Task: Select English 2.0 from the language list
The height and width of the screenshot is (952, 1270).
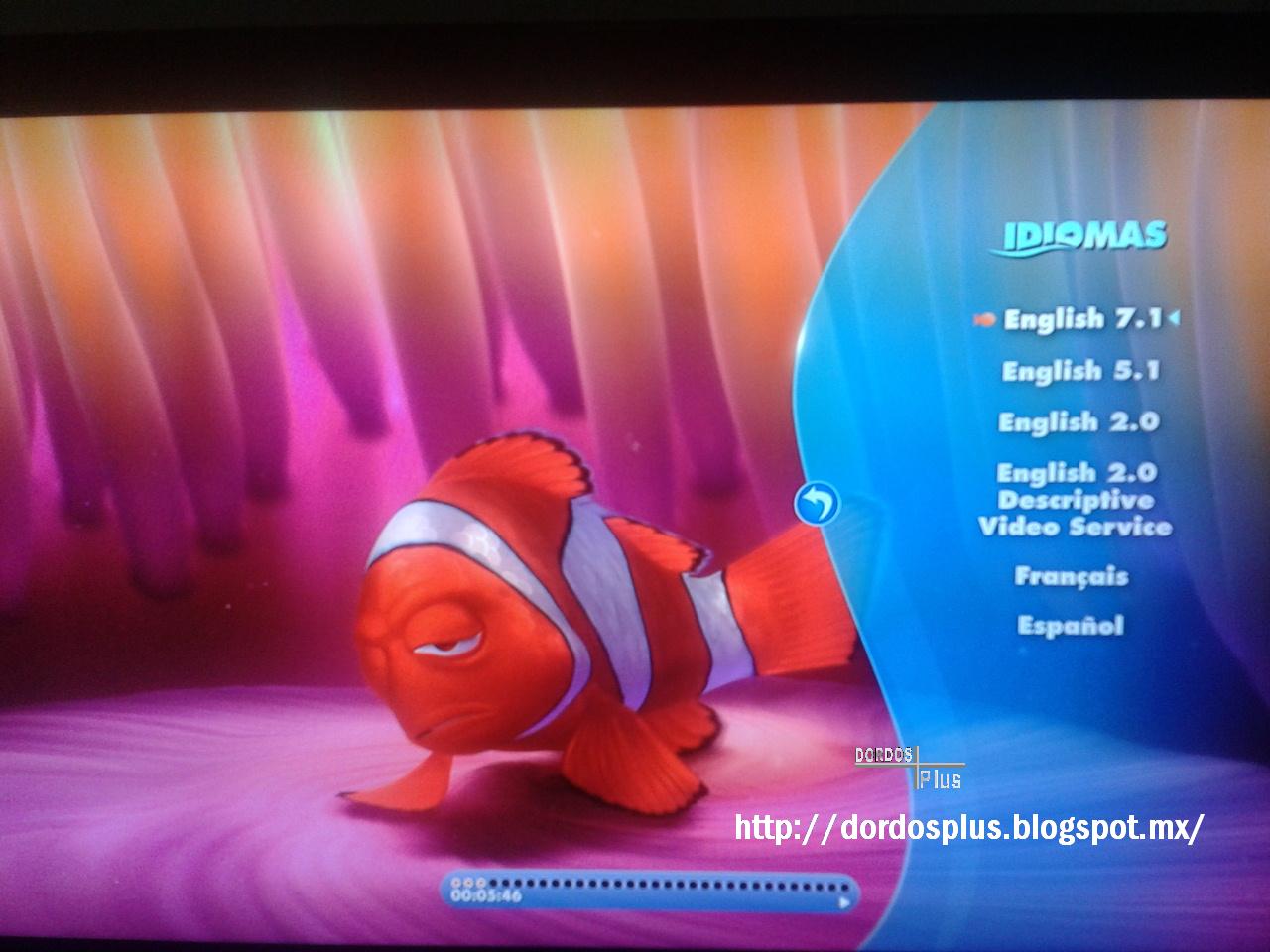Action: 1079,421
